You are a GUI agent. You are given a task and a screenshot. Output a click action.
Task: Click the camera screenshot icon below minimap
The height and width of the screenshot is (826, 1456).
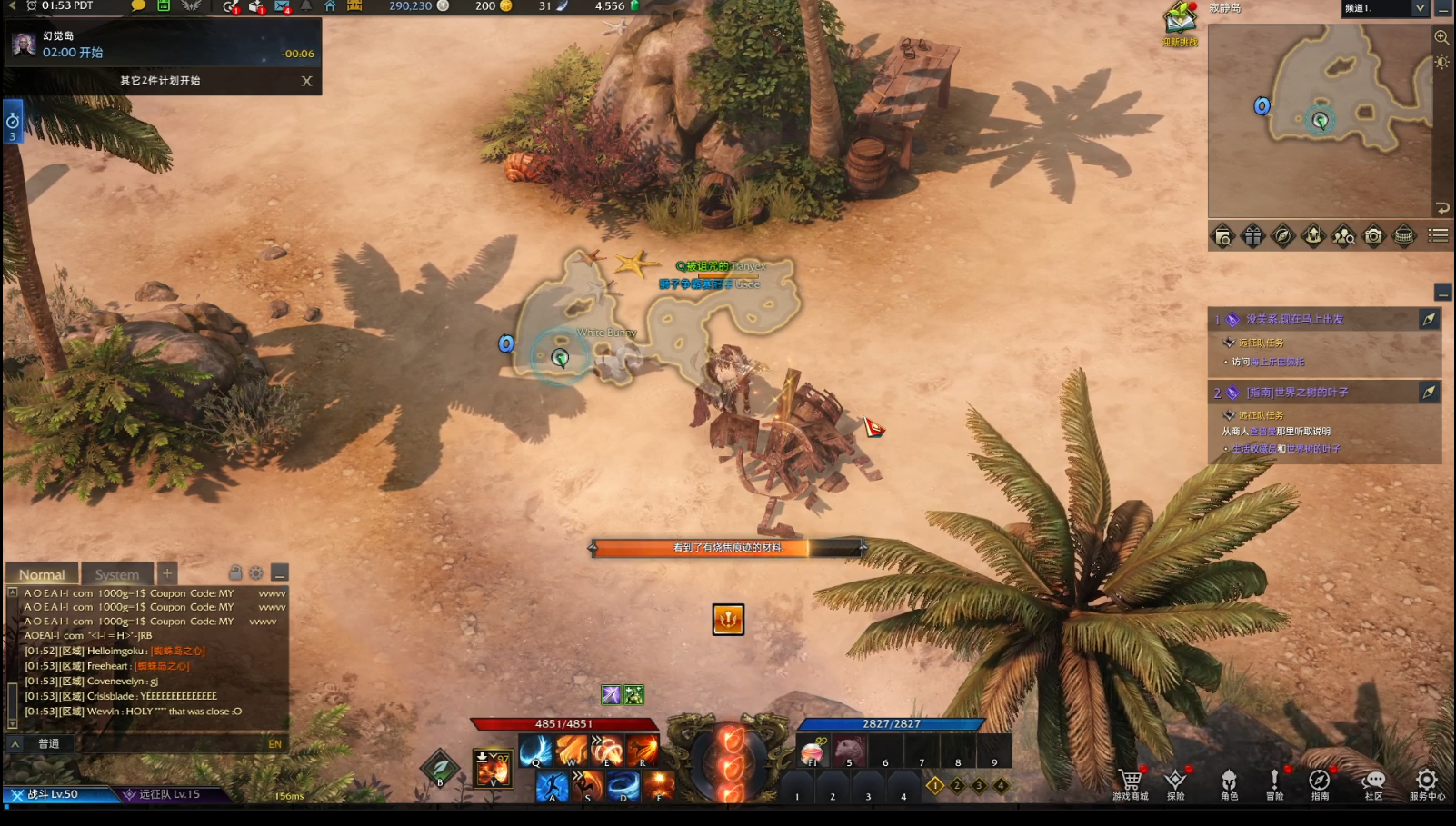pyautogui.click(x=1373, y=236)
